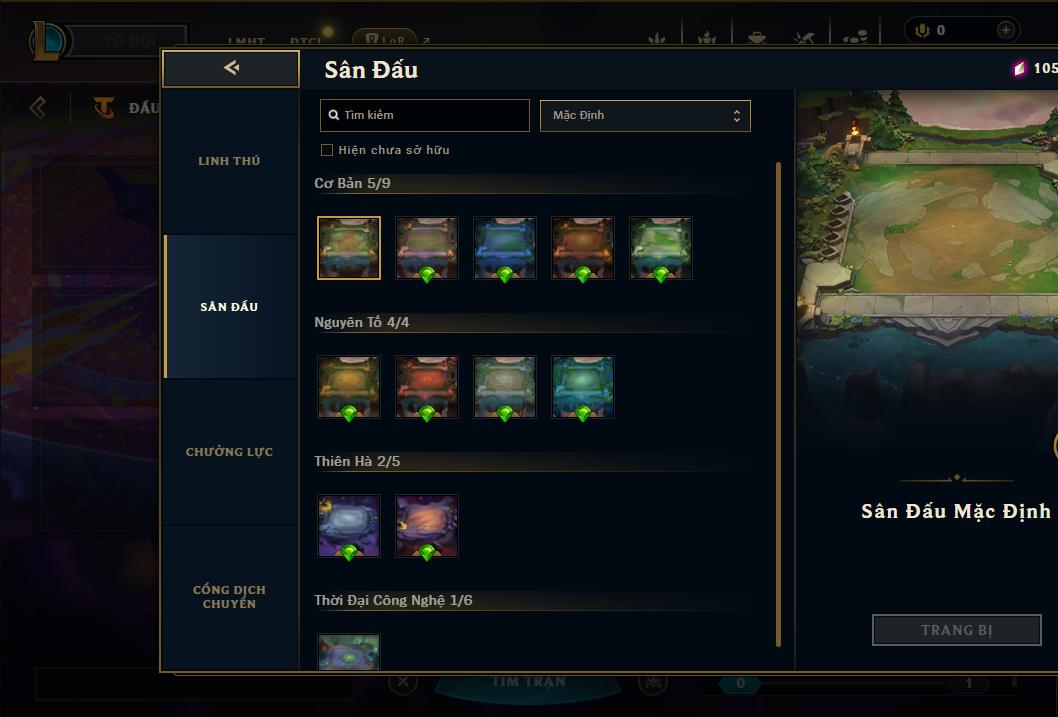Choose the blue Cơ Bản arena
This screenshot has width=1058, height=717.
click(505, 248)
